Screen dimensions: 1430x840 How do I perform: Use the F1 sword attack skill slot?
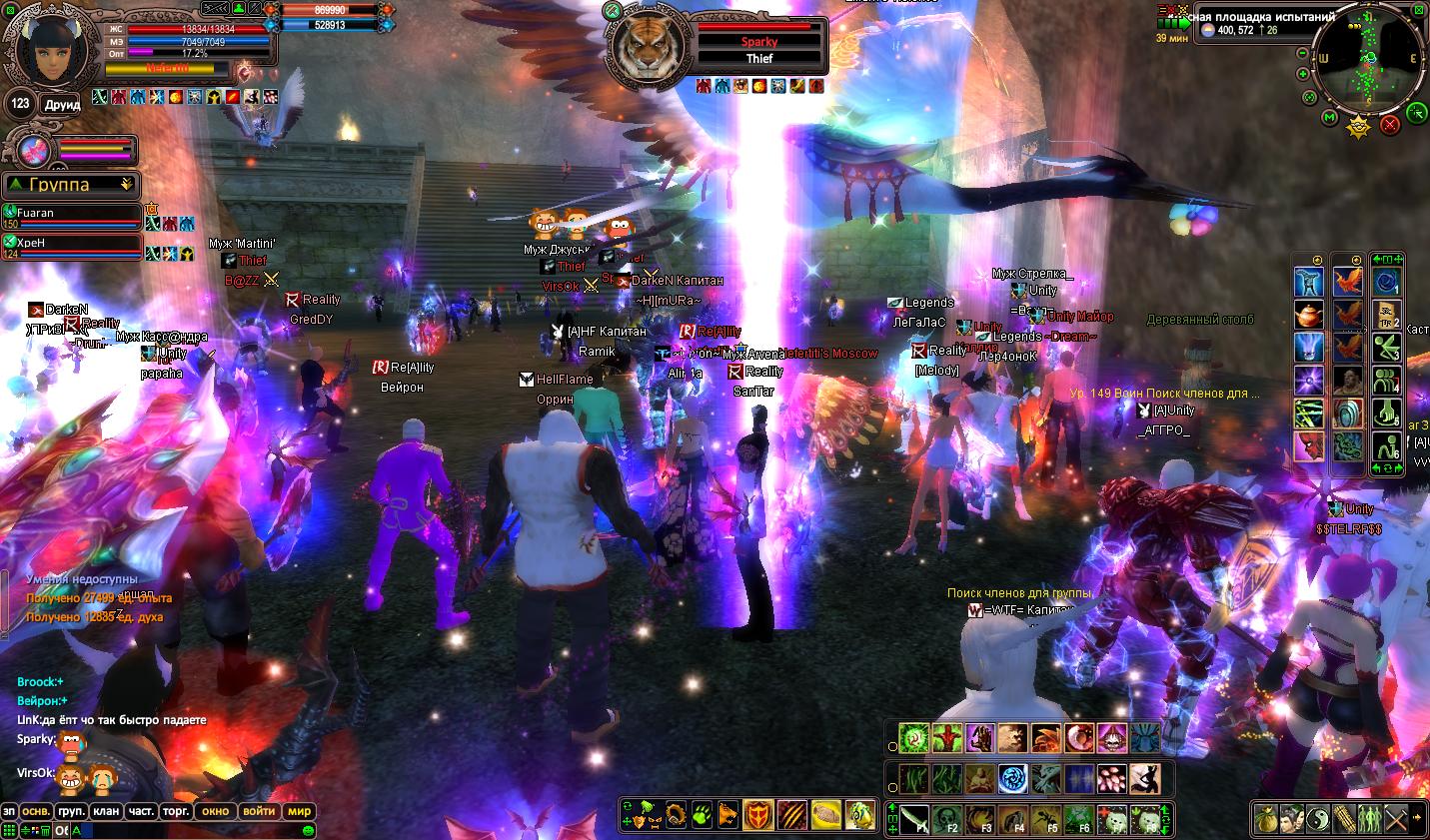[915, 818]
